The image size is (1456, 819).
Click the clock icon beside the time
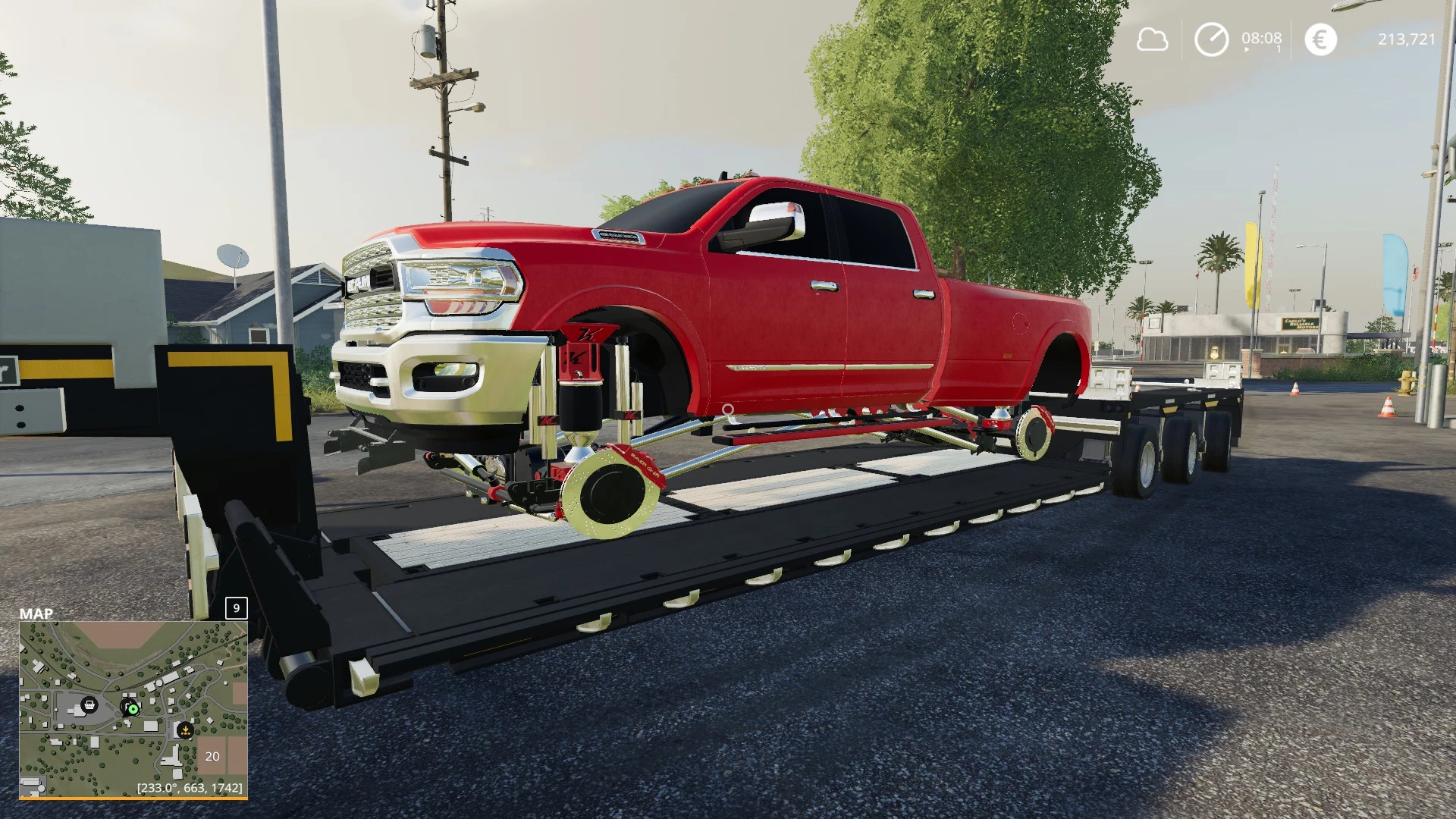pos(1211,39)
